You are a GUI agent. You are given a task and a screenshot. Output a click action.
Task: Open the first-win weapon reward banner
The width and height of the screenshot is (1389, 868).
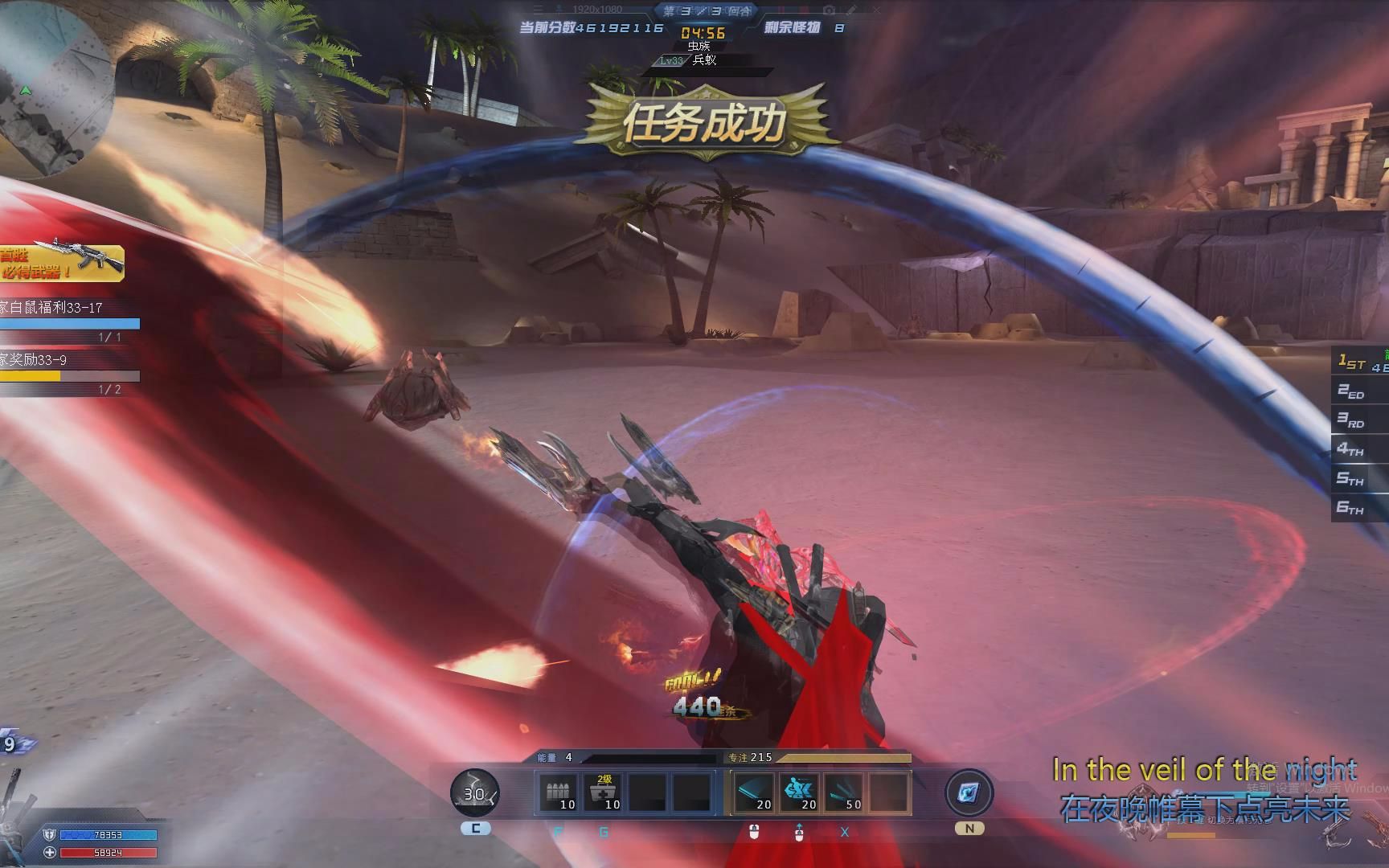pos(62,263)
